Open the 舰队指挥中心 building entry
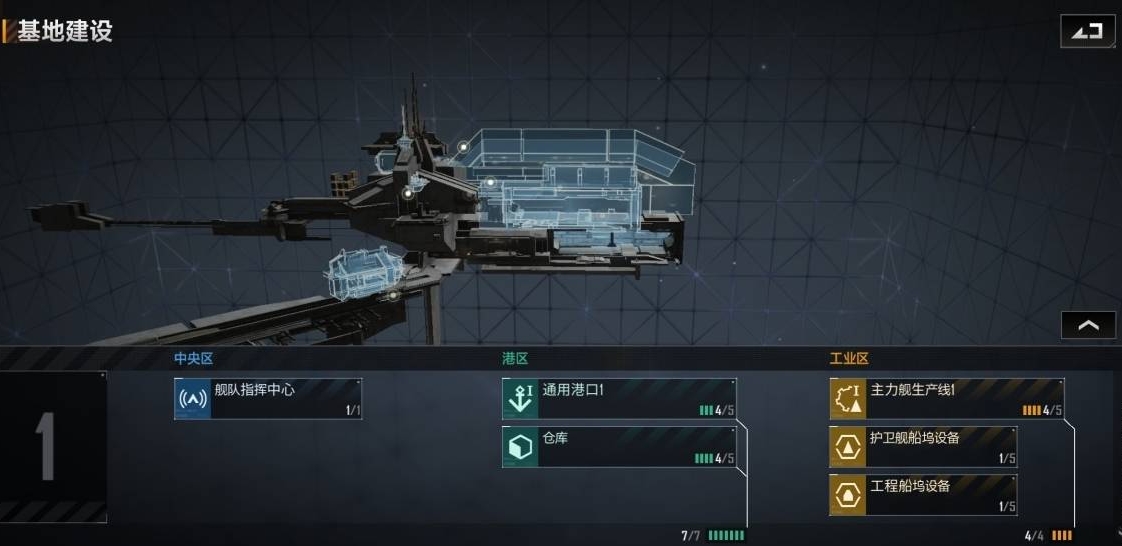The height and width of the screenshot is (546, 1122). pos(268,398)
